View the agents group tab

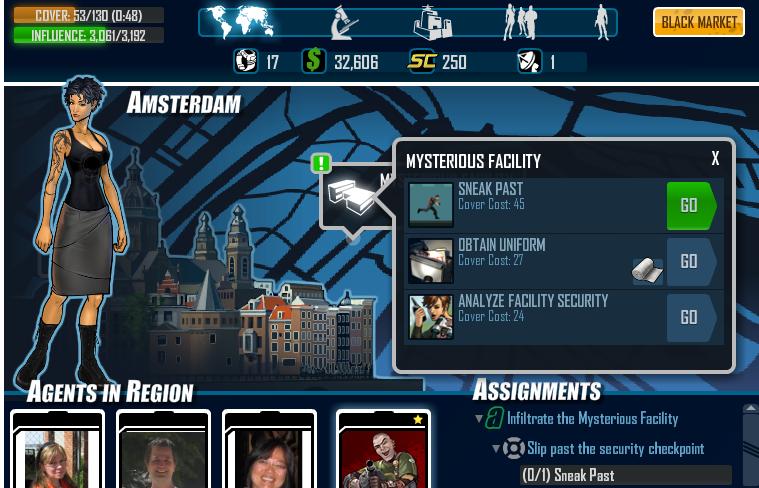click(520, 22)
